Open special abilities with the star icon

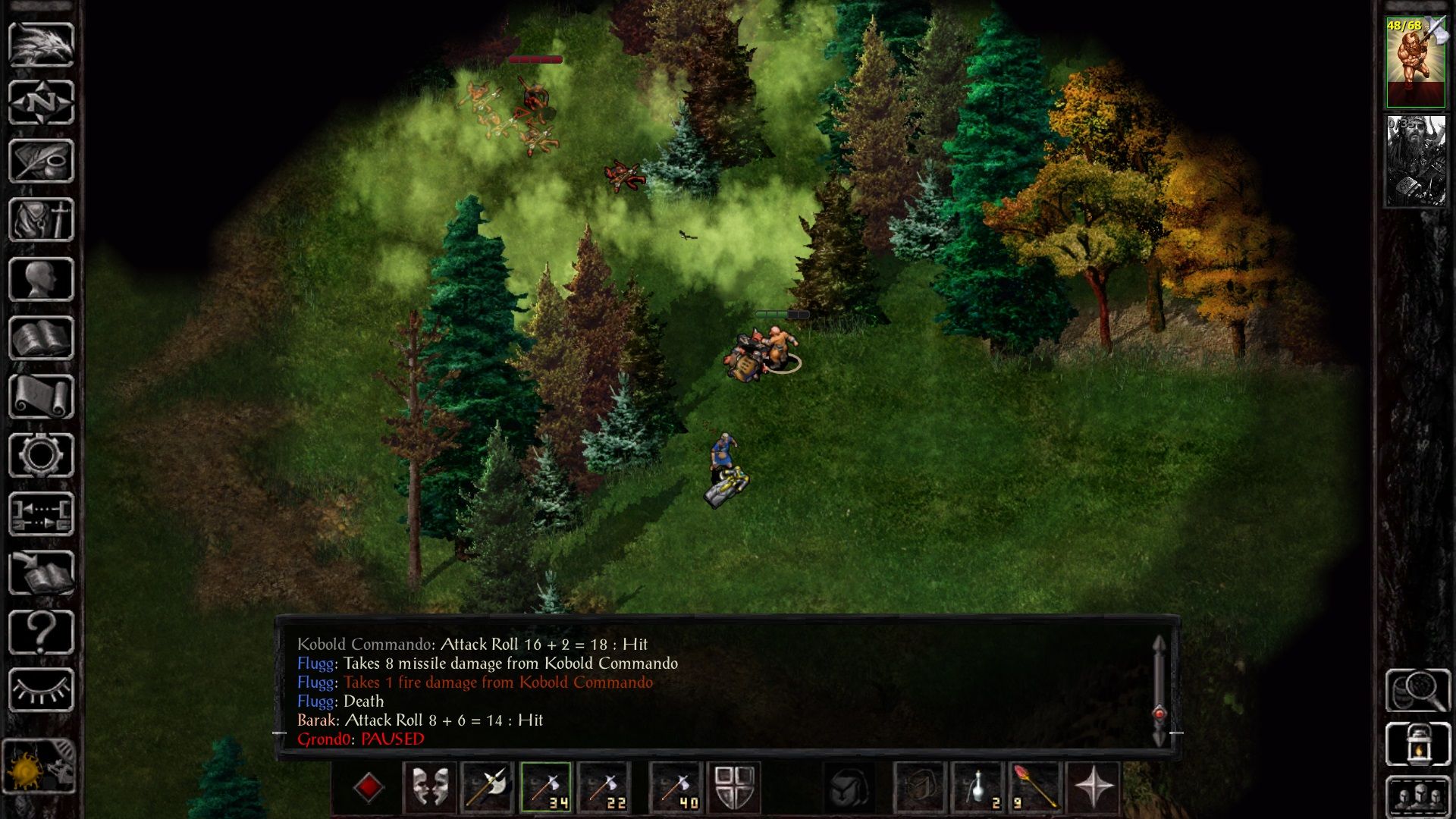coord(1094,787)
